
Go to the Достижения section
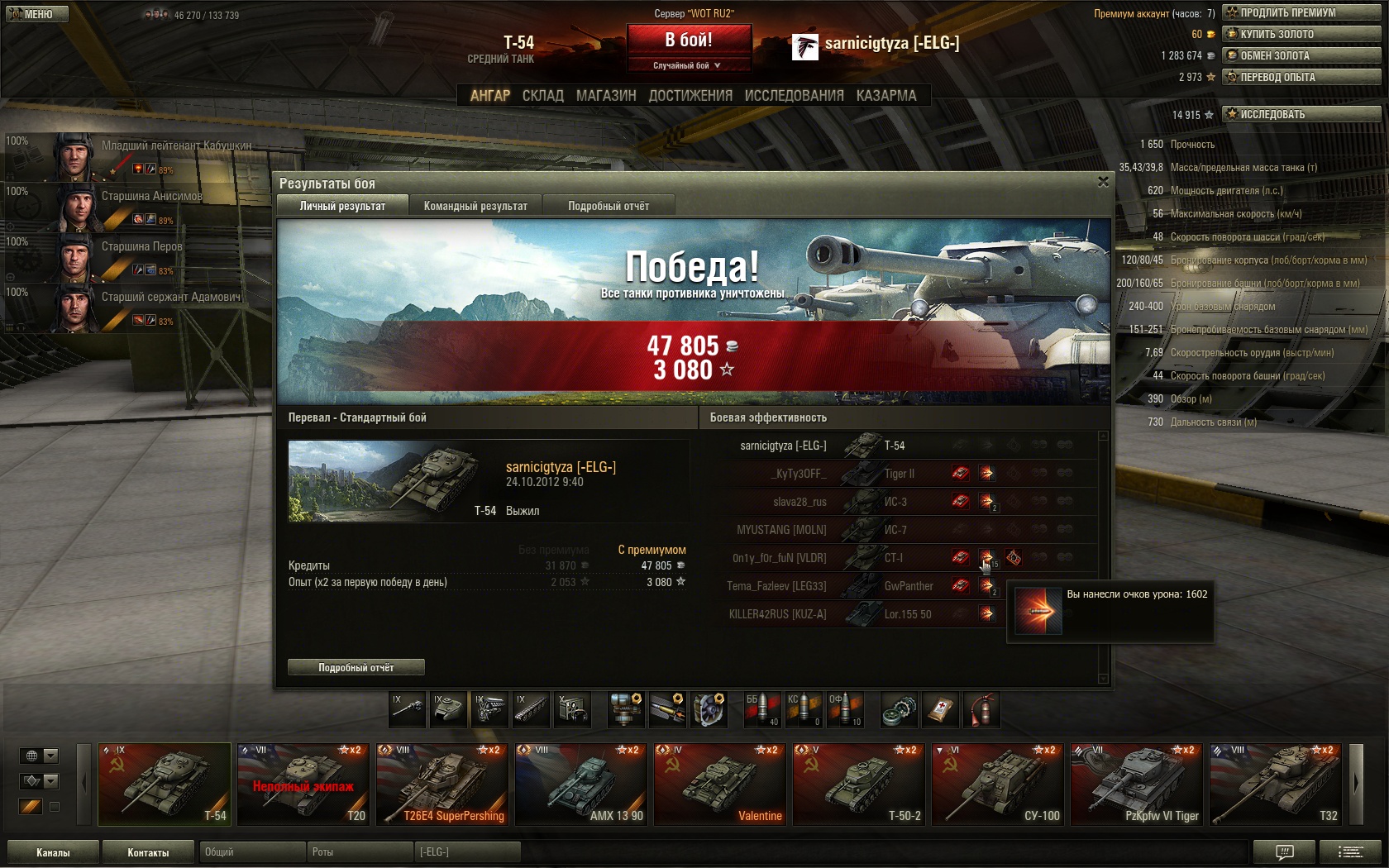[690, 96]
